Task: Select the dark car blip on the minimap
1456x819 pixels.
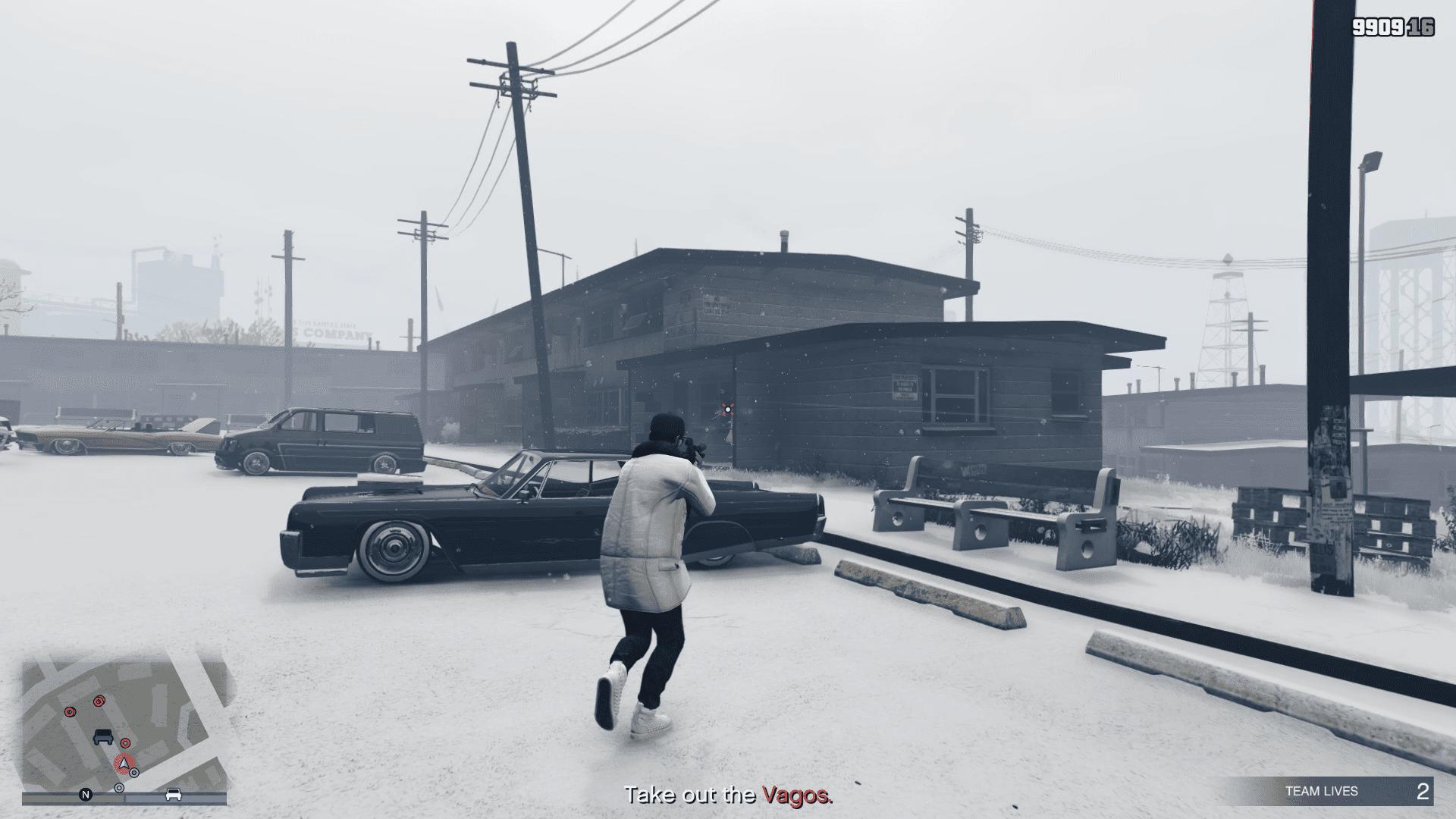Action: click(103, 736)
